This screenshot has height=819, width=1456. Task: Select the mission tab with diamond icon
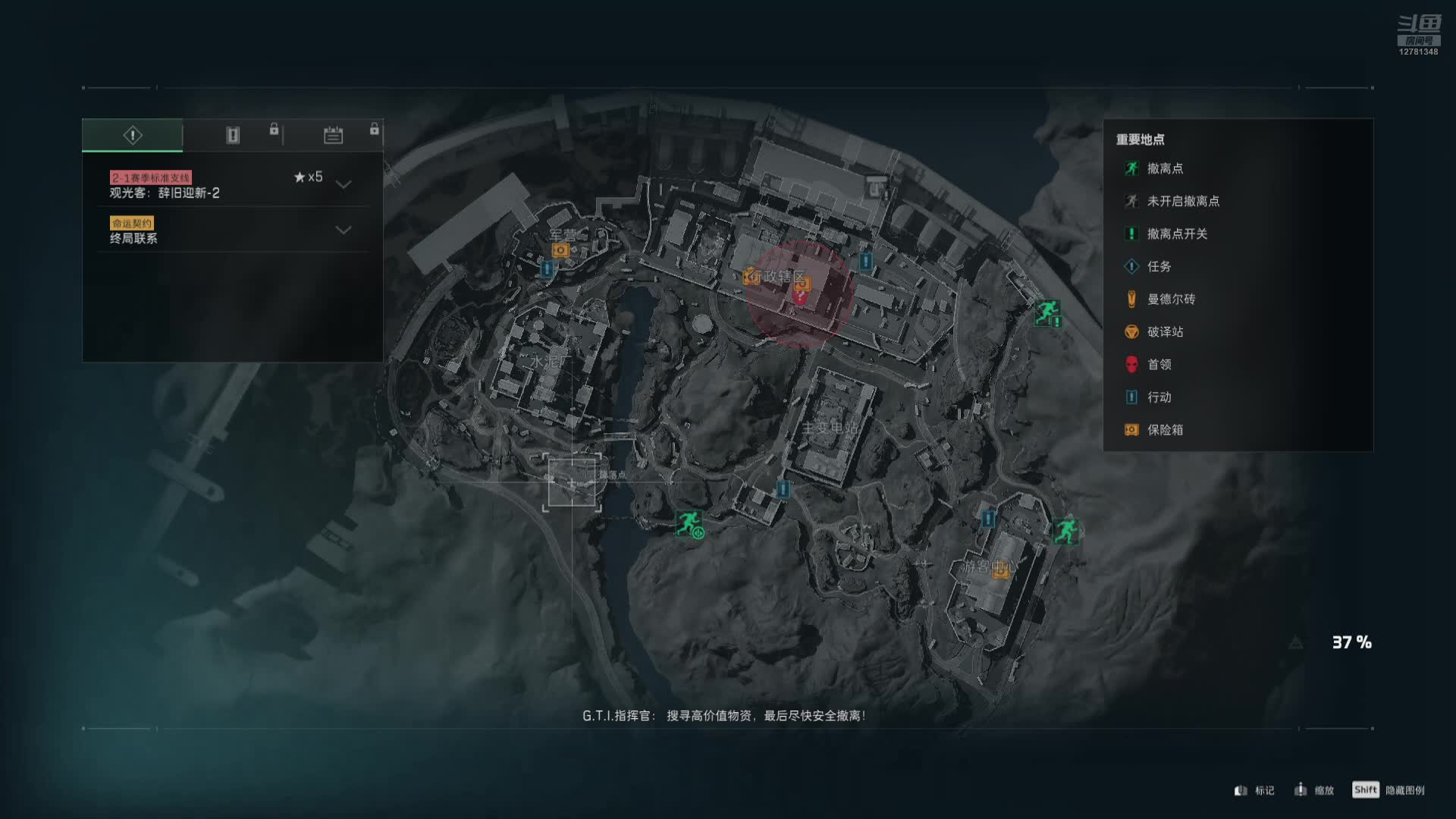click(133, 135)
